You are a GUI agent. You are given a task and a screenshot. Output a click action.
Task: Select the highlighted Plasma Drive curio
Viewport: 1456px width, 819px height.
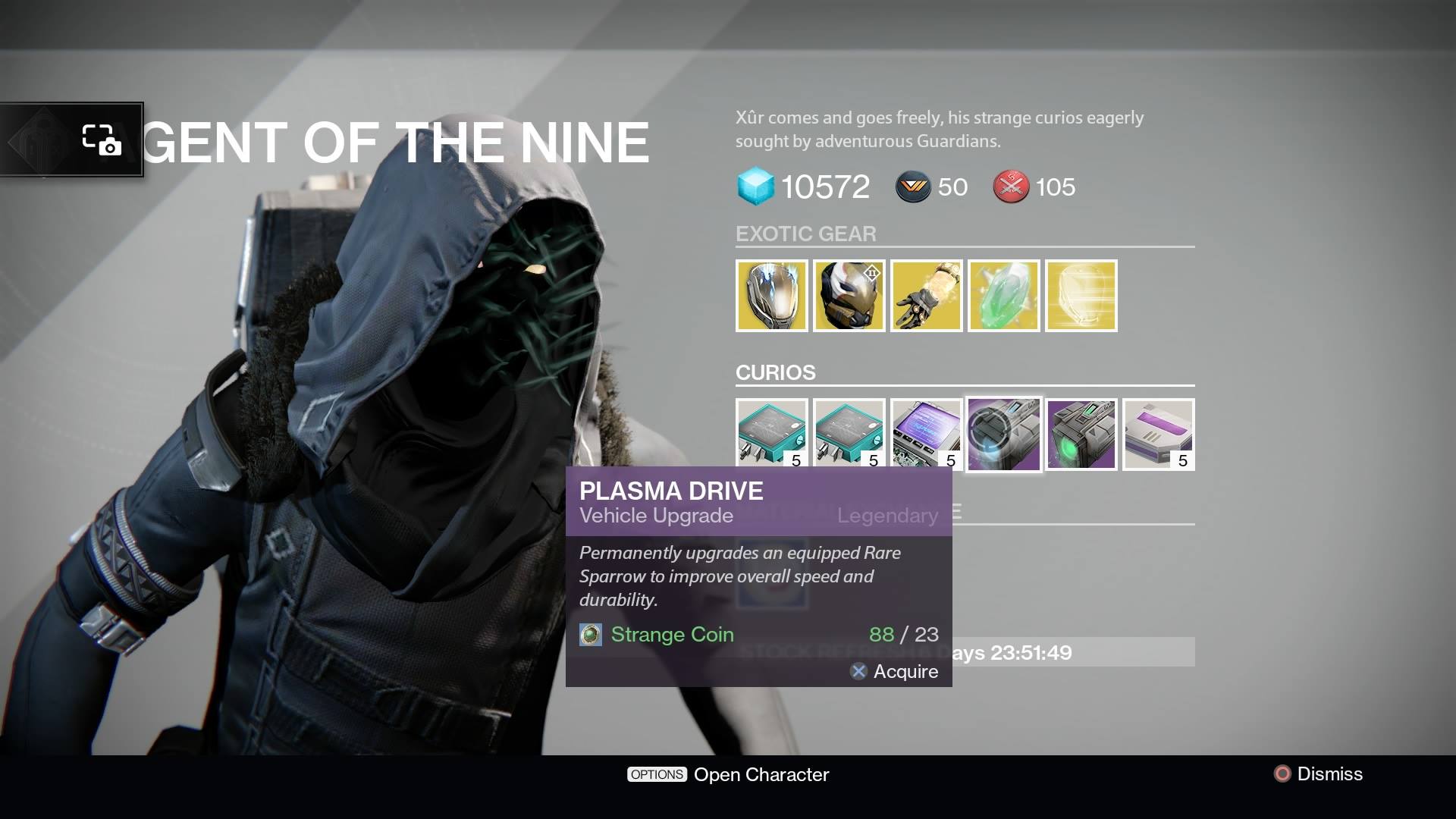tap(1003, 434)
